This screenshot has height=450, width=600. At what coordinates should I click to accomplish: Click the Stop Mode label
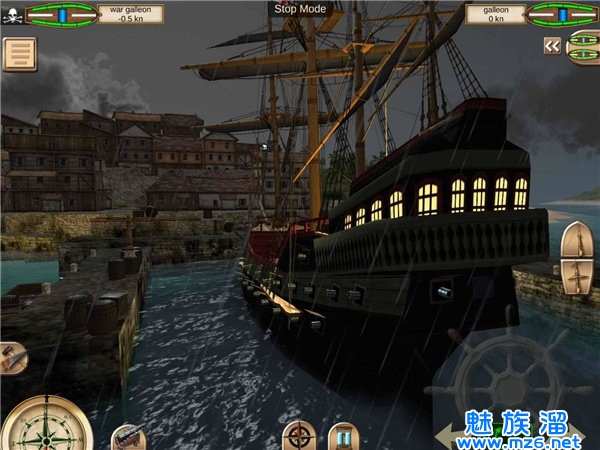coord(299,8)
